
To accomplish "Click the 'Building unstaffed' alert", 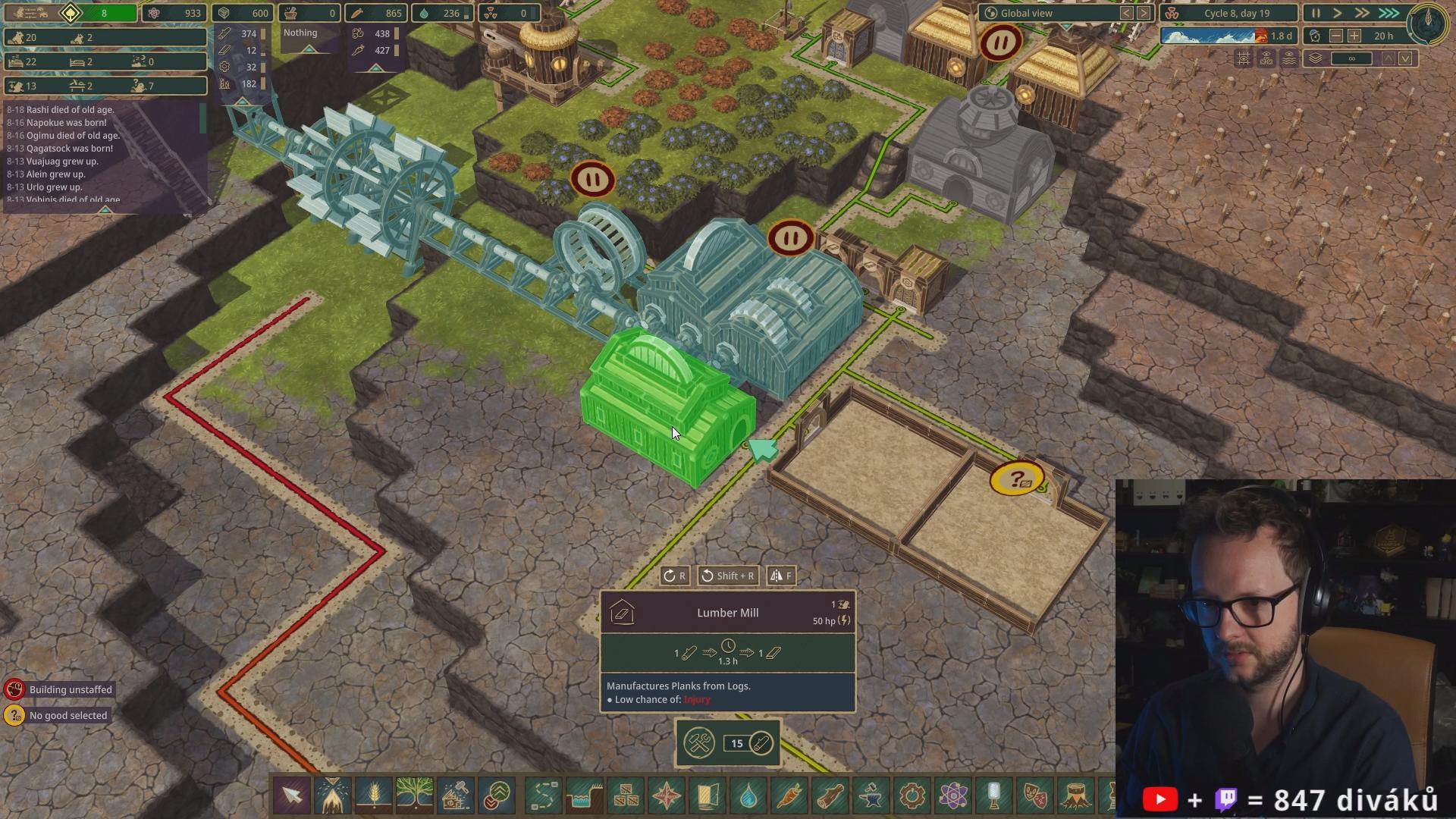I will 70,689.
